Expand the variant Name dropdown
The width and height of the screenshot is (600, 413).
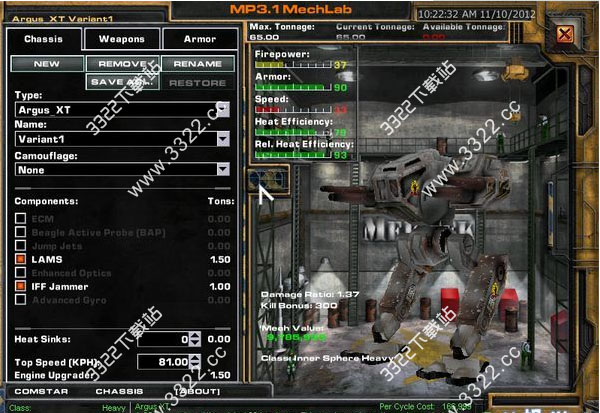click(x=223, y=139)
